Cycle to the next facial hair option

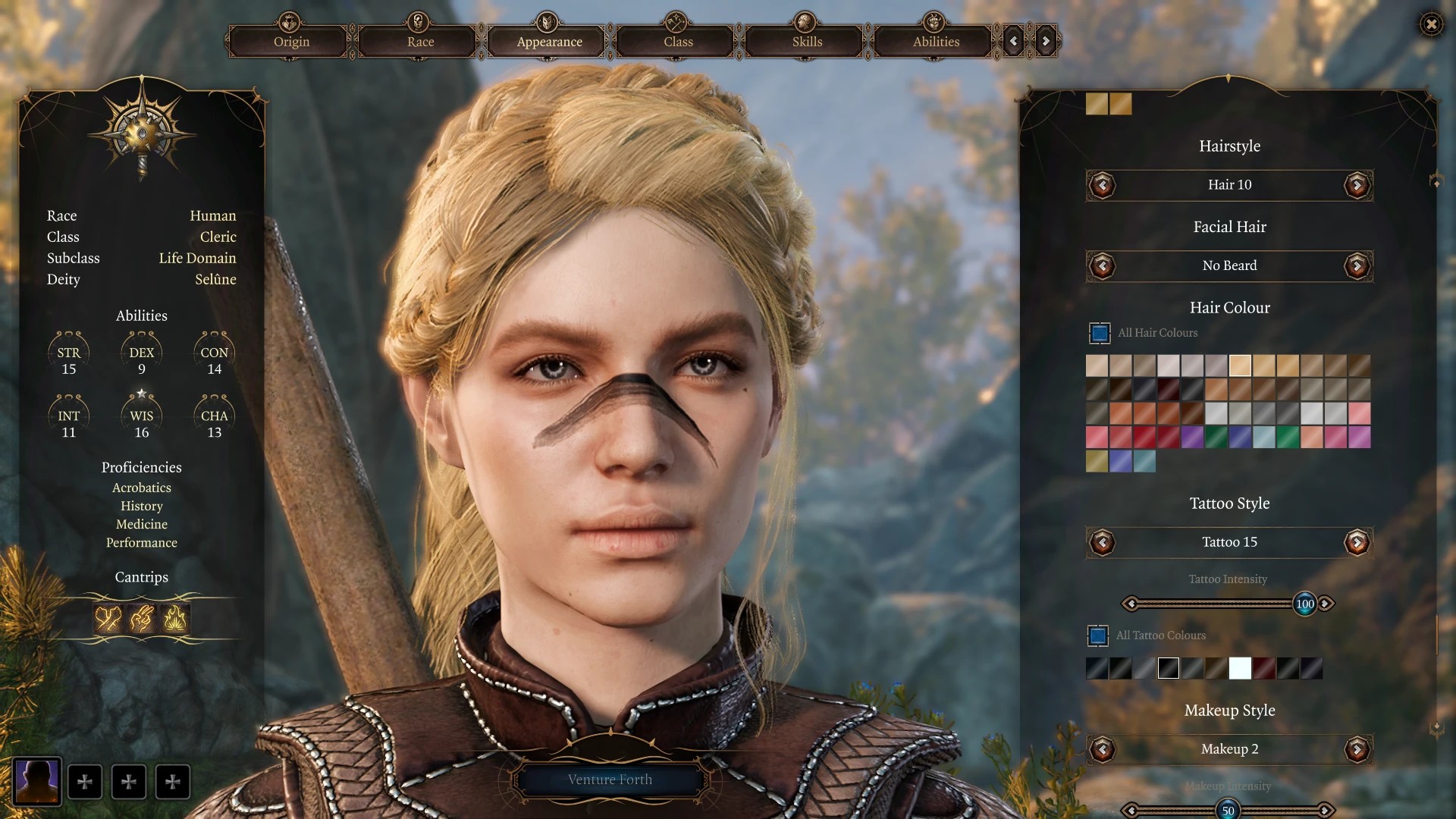pyautogui.click(x=1357, y=266)
